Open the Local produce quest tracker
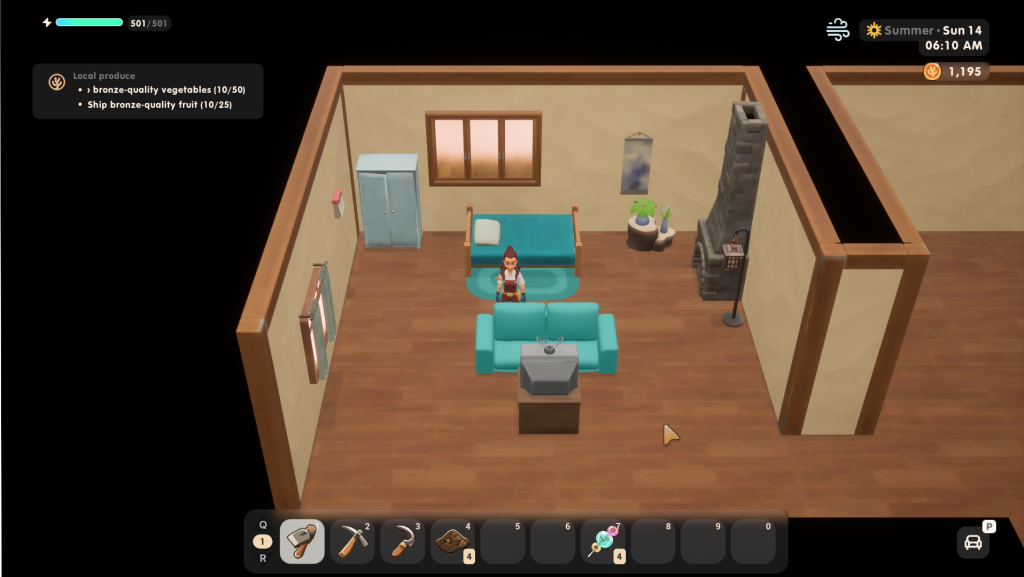The height and width of the screenshot is (577, 1024). [148, 91]
